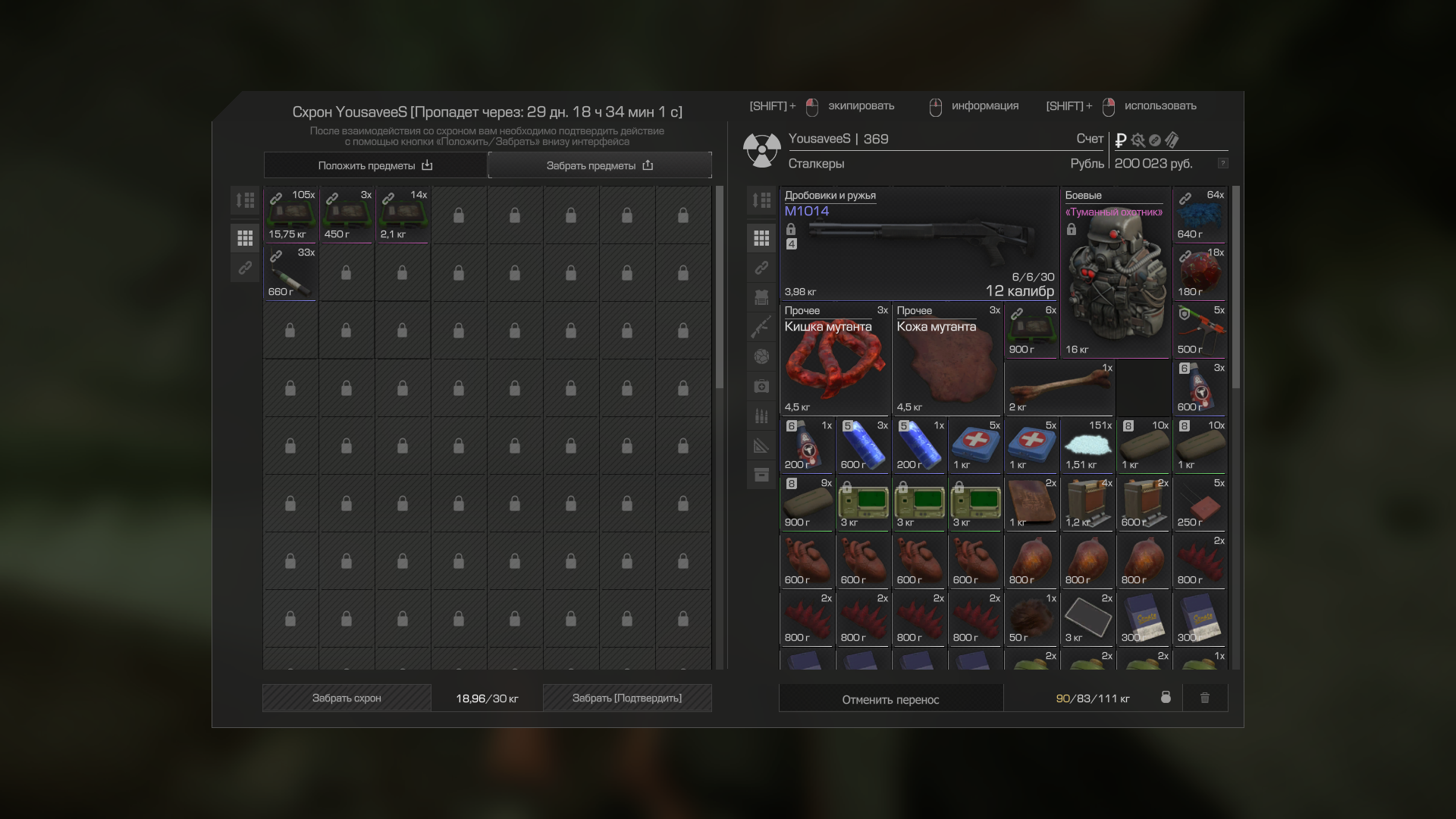
Task: Open the ruble currency icon
Action: (1121, 140)
